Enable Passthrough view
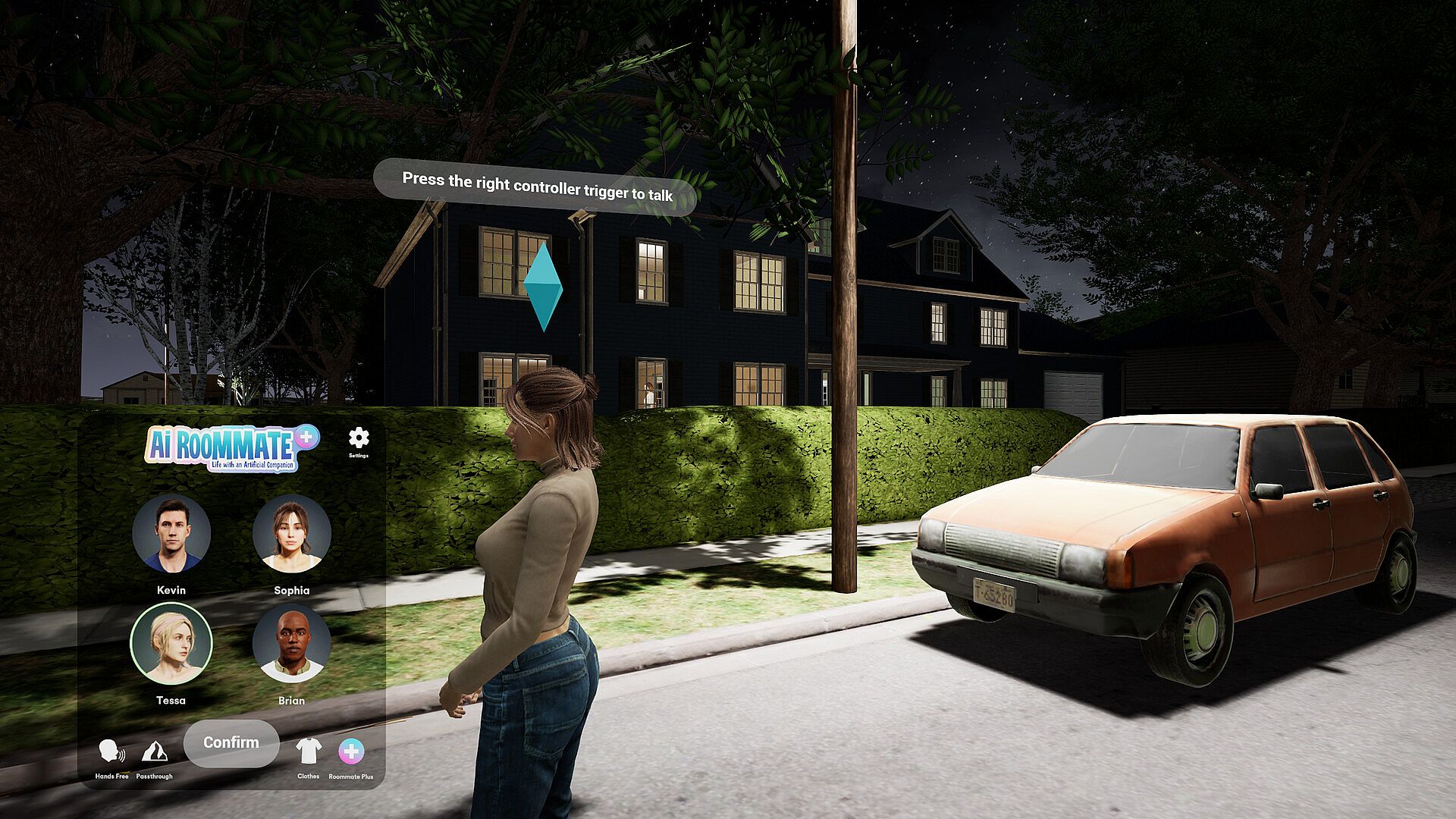Viewport: 1456px width, 819px height. 155,752
